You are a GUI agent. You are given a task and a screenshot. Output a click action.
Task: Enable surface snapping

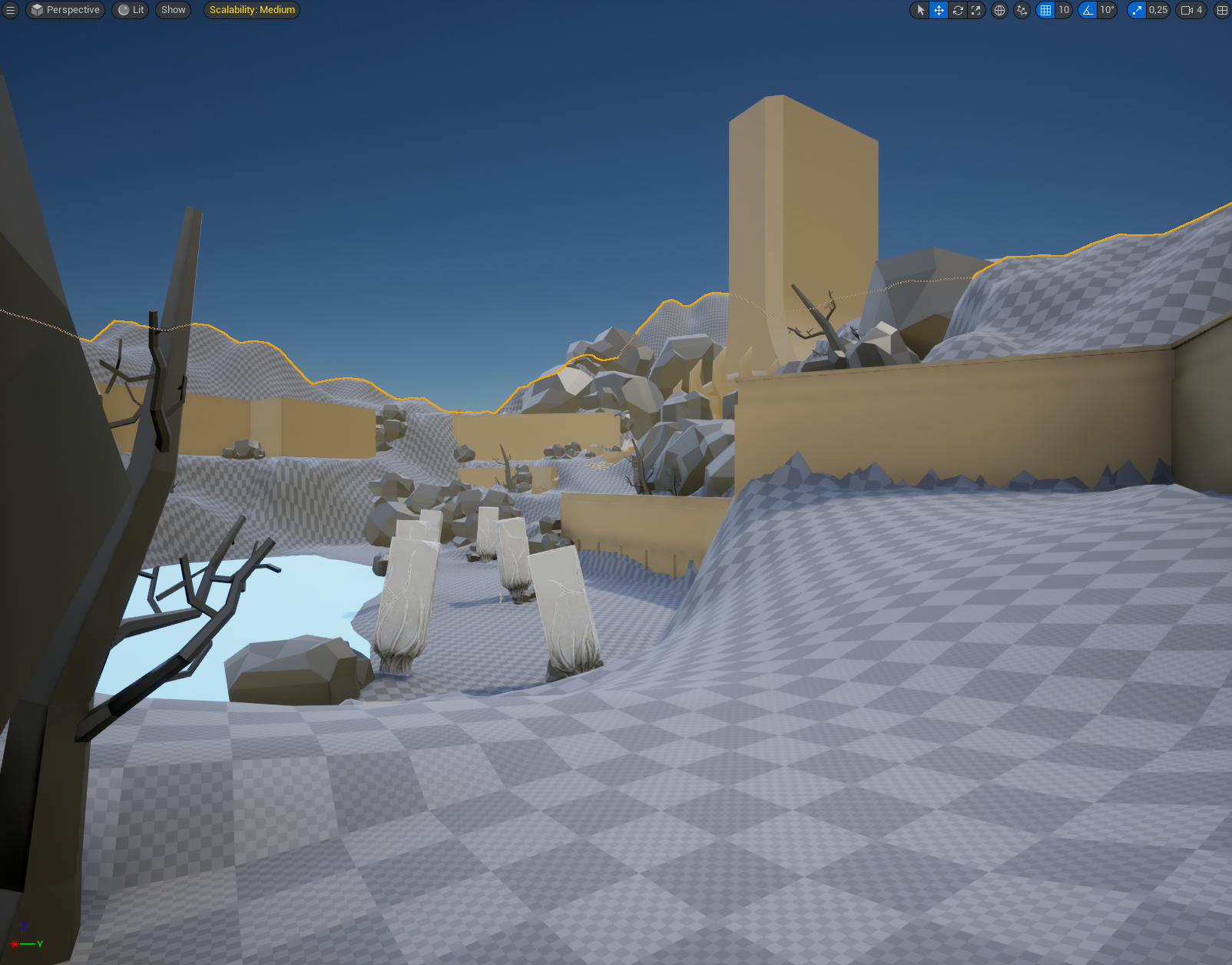(x=1022, y=10)
